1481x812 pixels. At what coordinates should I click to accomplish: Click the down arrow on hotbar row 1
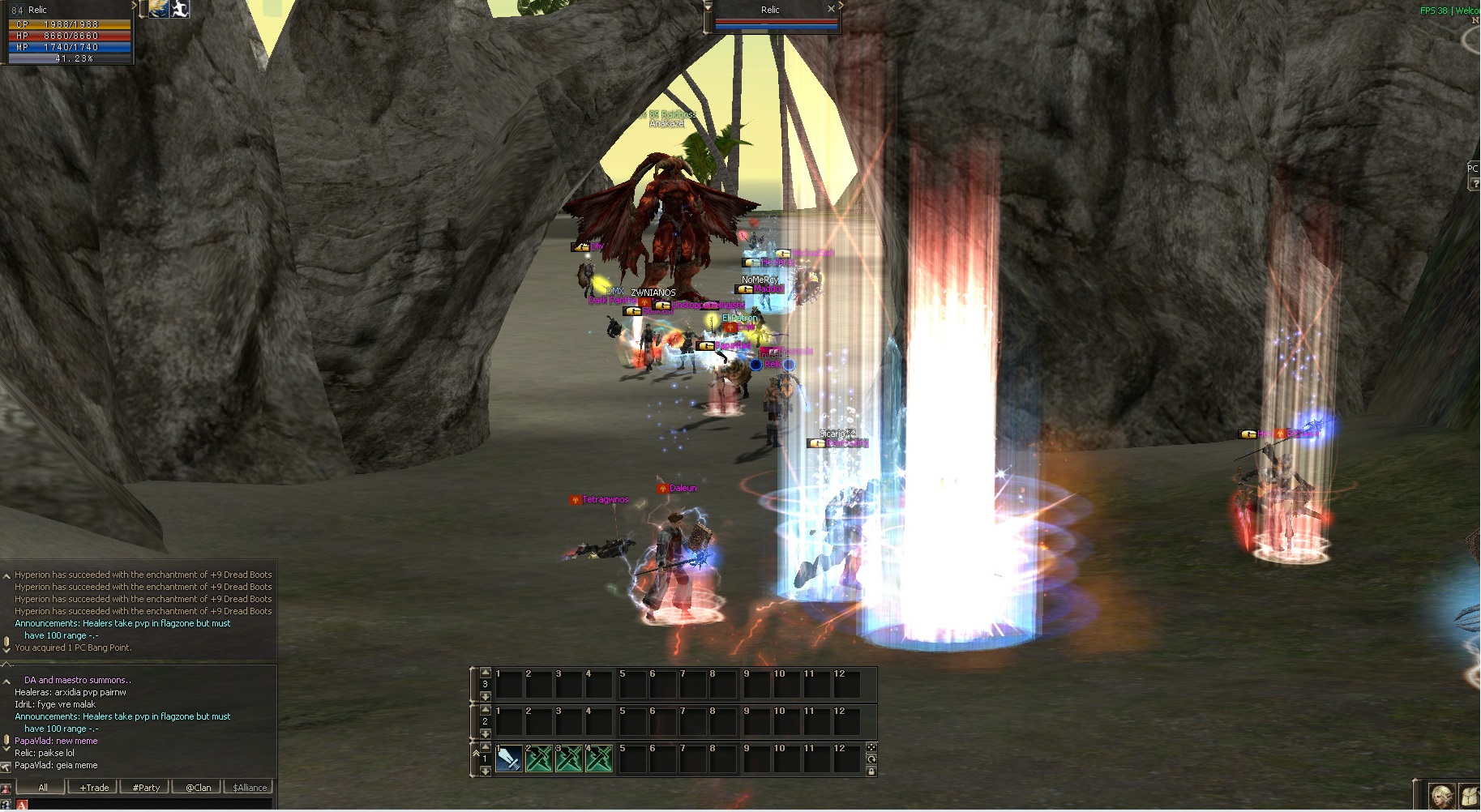click(x=486, y=771)
